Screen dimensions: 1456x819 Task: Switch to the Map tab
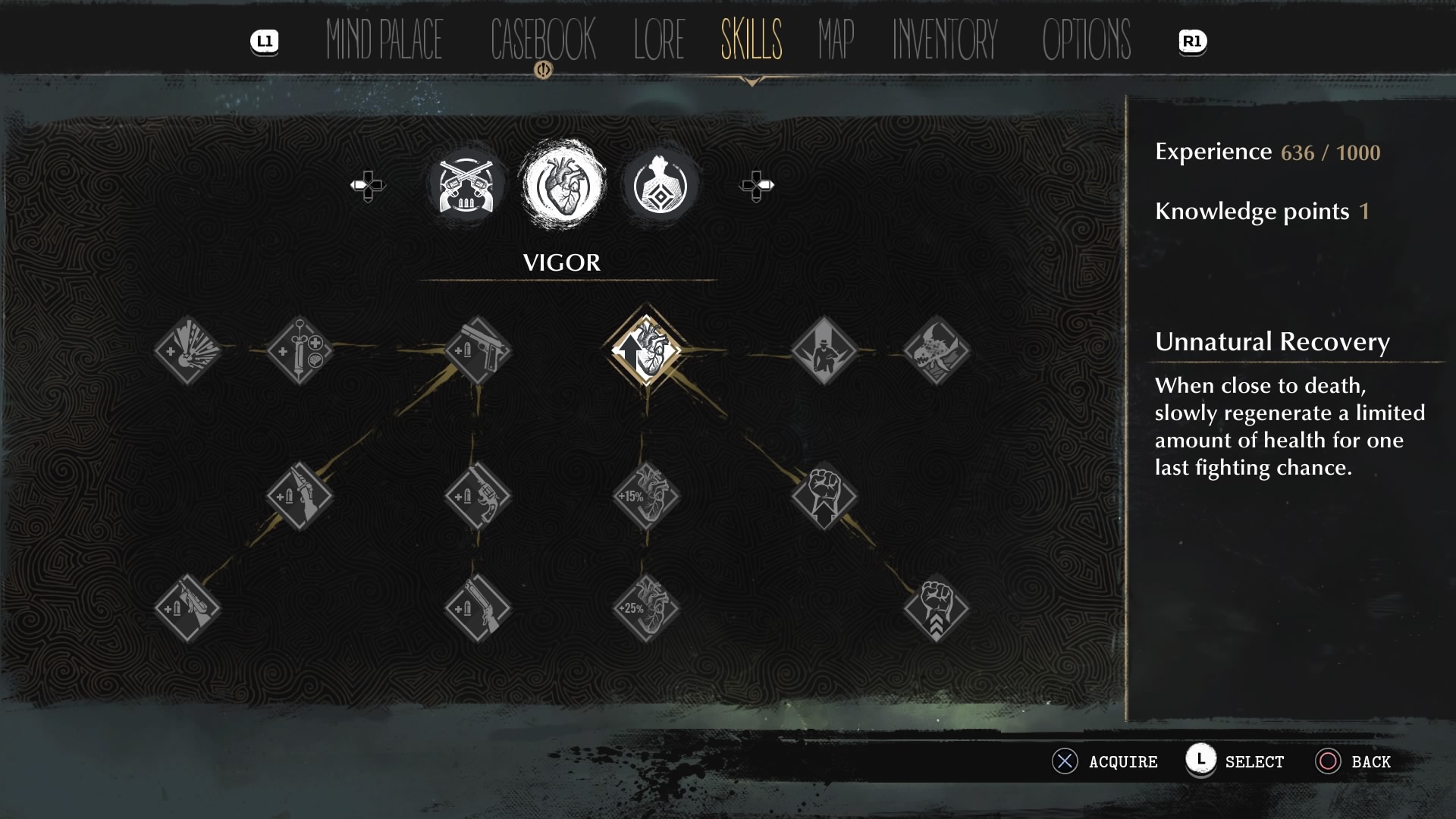[x=836, y=39]
